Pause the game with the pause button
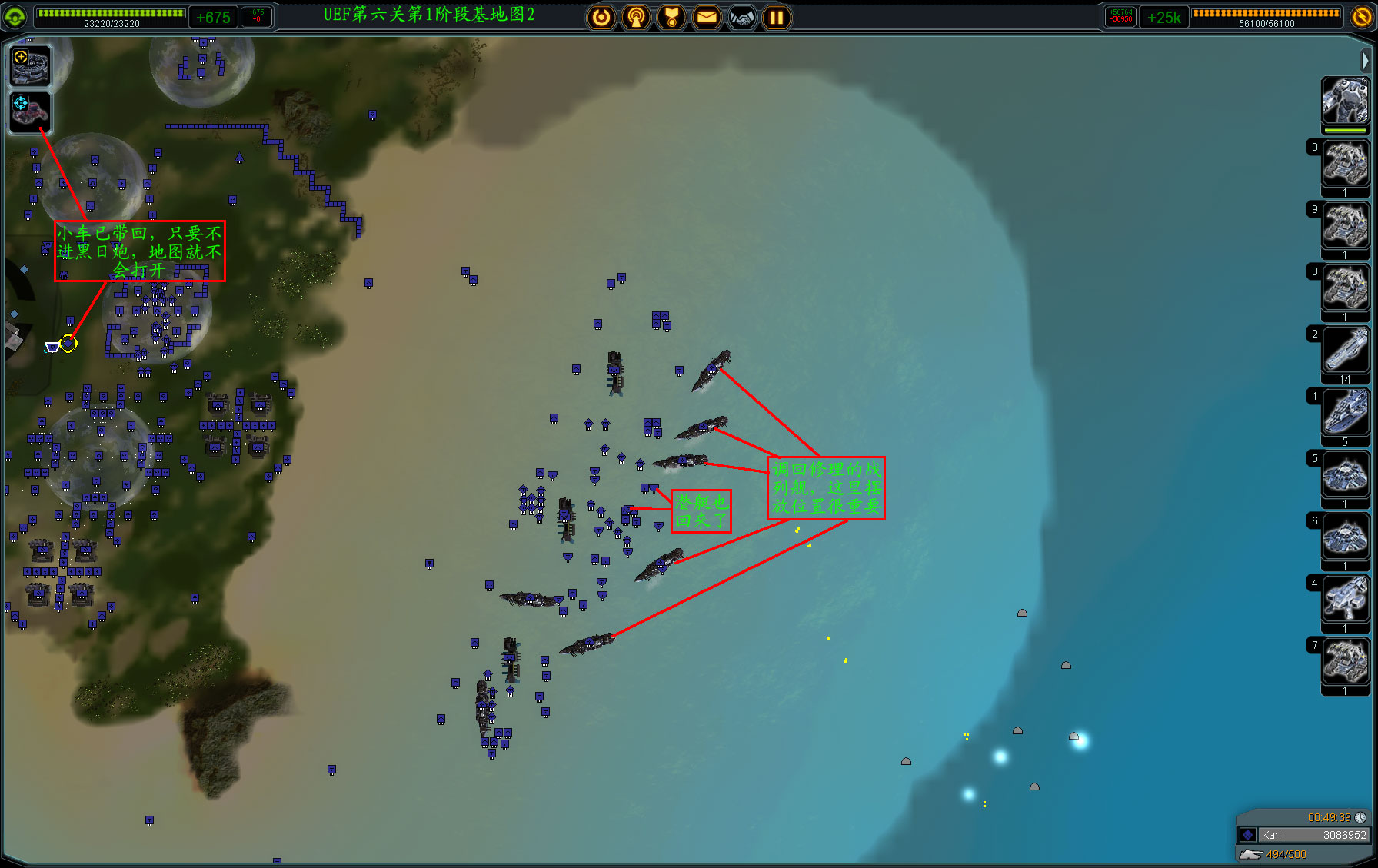Screen dimensions: 1378x868 [777, 18]
